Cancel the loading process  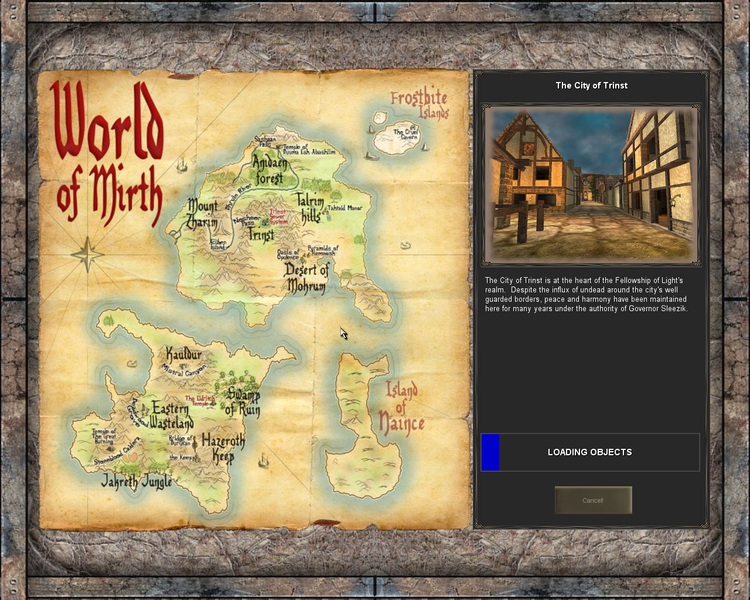click(x=593, y=500)
